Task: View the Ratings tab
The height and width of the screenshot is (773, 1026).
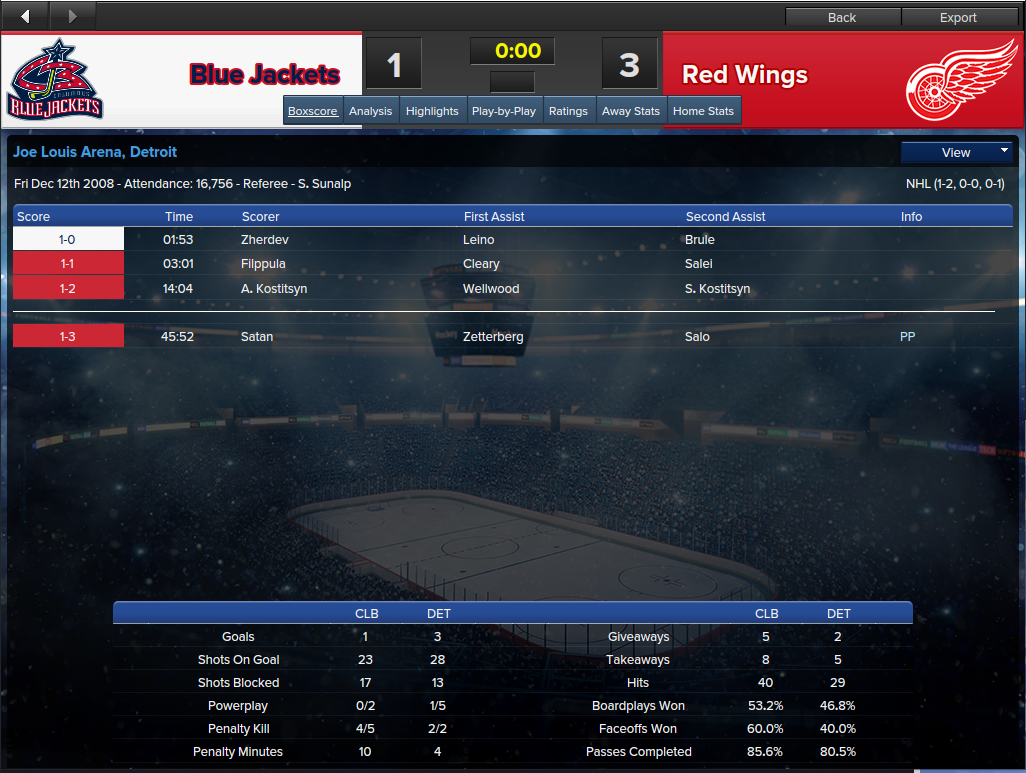Action: (568, 111)
